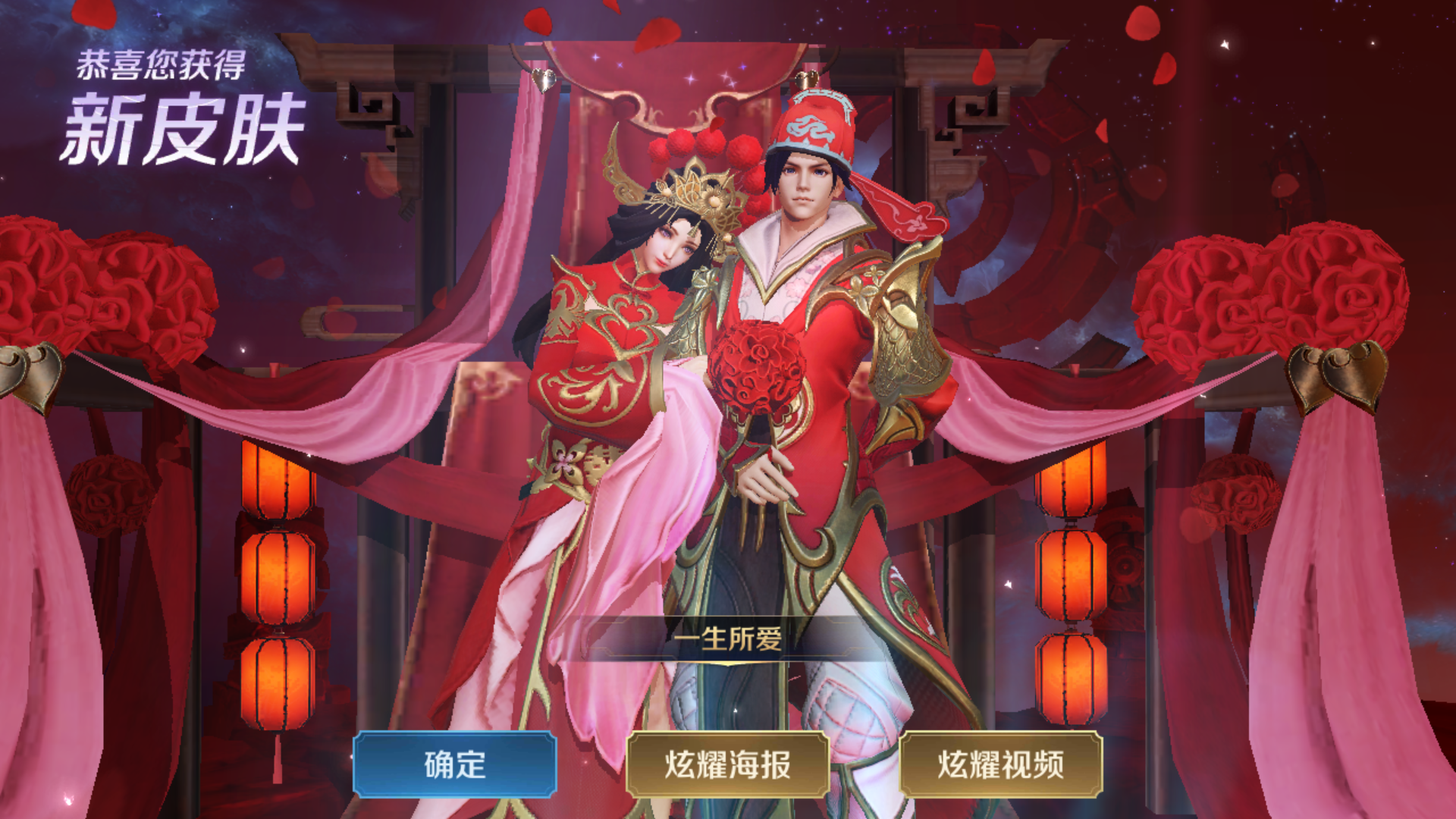The height and width of the screenshot is (819, 1456).
Task: Select the 新皮肤 announcement text
Action: click(182, 125)
